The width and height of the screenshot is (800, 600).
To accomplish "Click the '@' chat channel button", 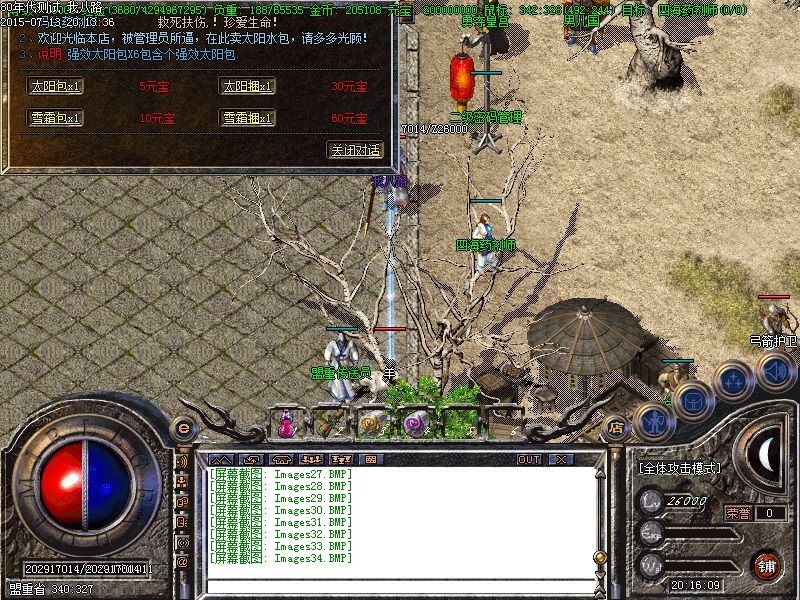I will pos(183,562).
